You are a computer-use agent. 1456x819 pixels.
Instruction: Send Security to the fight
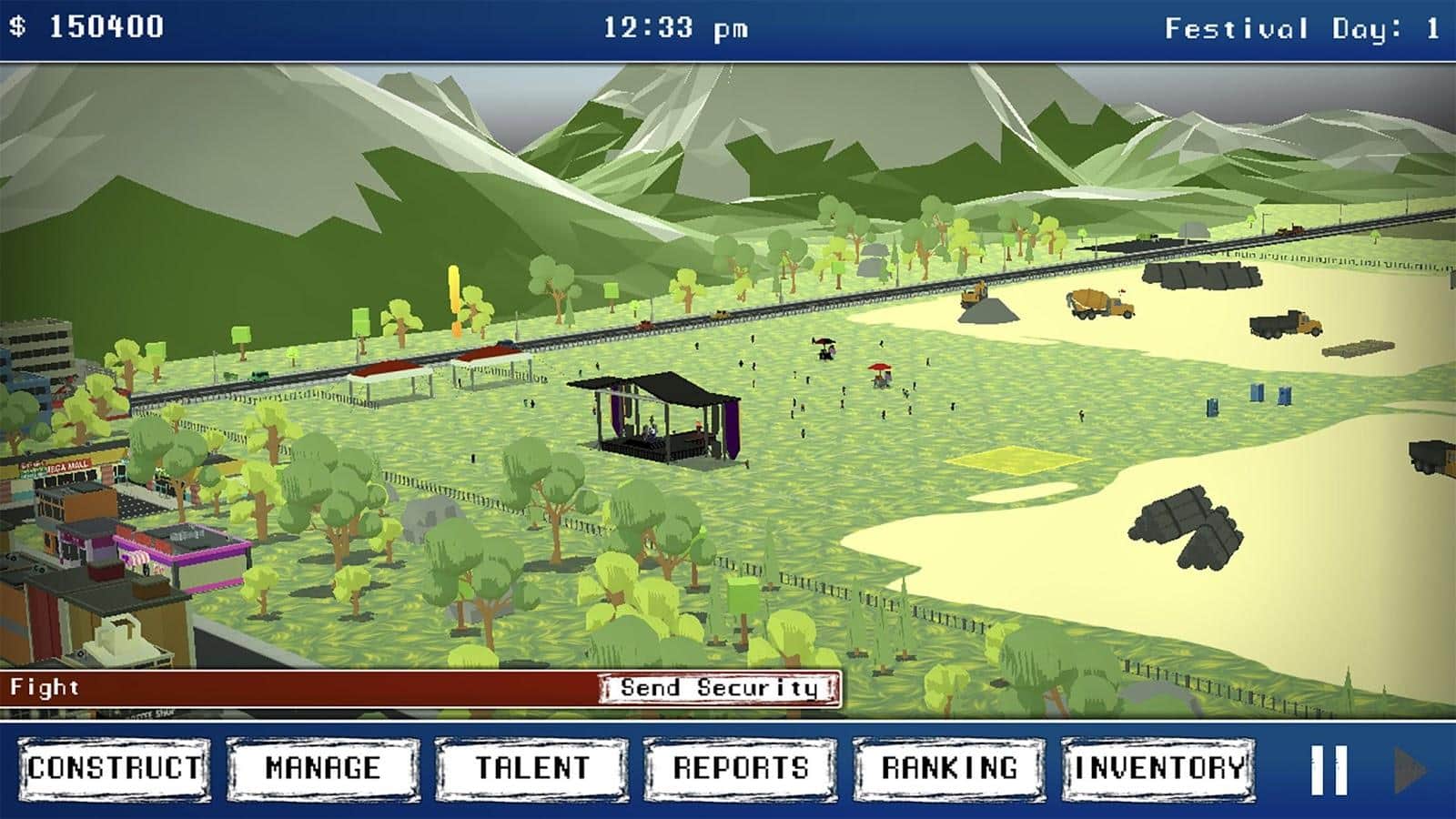tap(719, 689)
